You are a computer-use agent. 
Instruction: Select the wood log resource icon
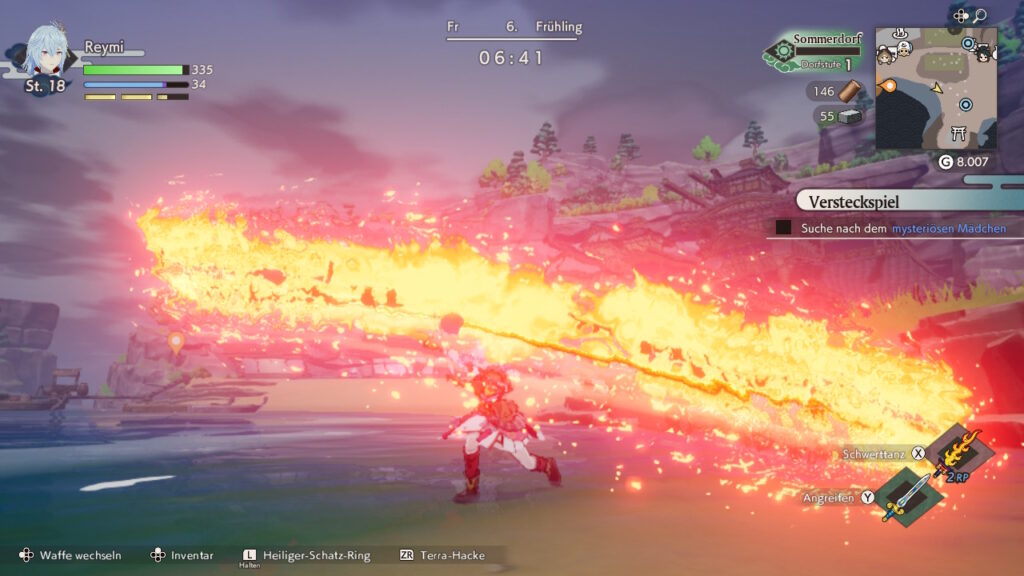[849, 91]
